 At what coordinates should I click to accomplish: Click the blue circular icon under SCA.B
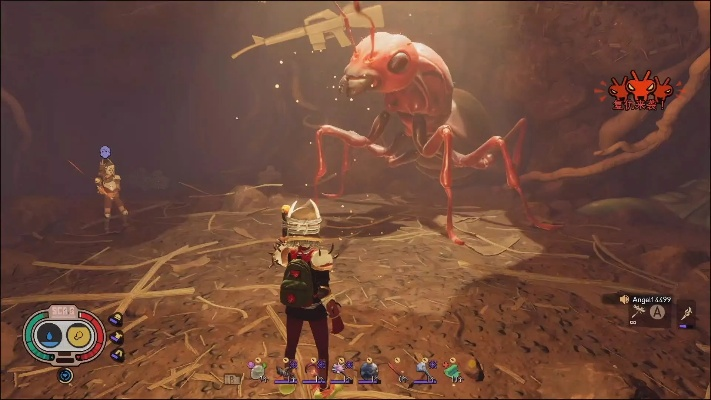coord(66,376)
